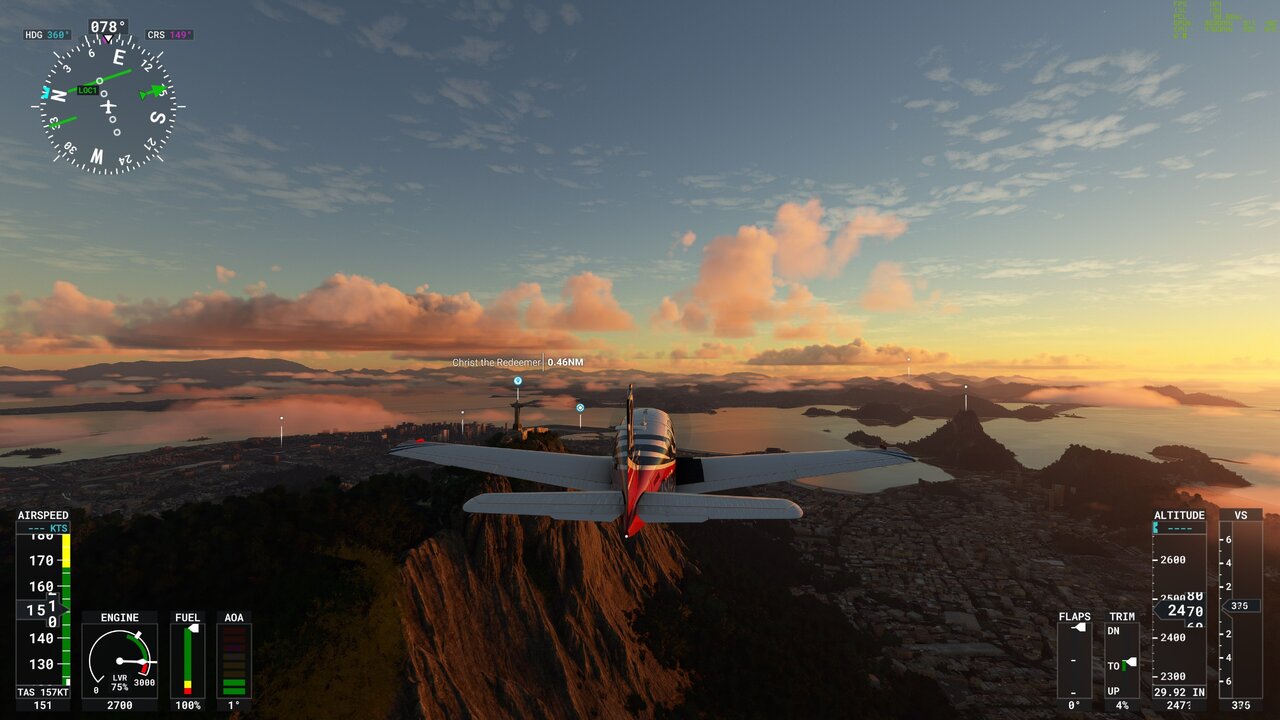Toggle the CRS 149° display
Image resolution: width=1280 pixels, height=720 pixels.
170,33
